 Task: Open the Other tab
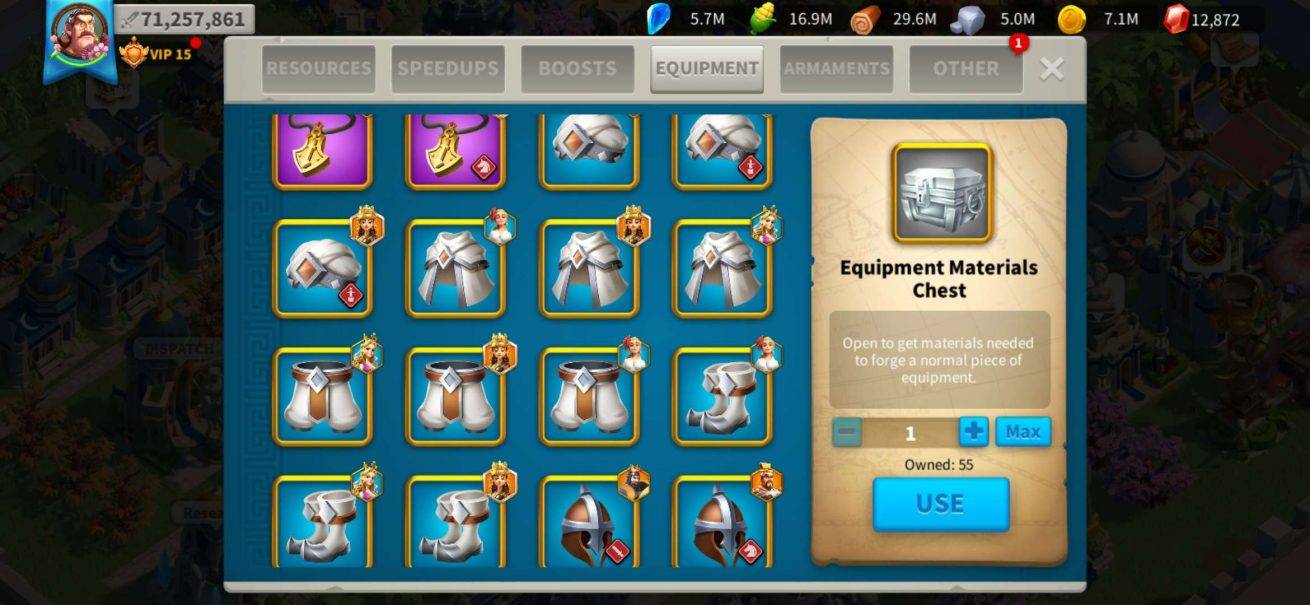965,69
